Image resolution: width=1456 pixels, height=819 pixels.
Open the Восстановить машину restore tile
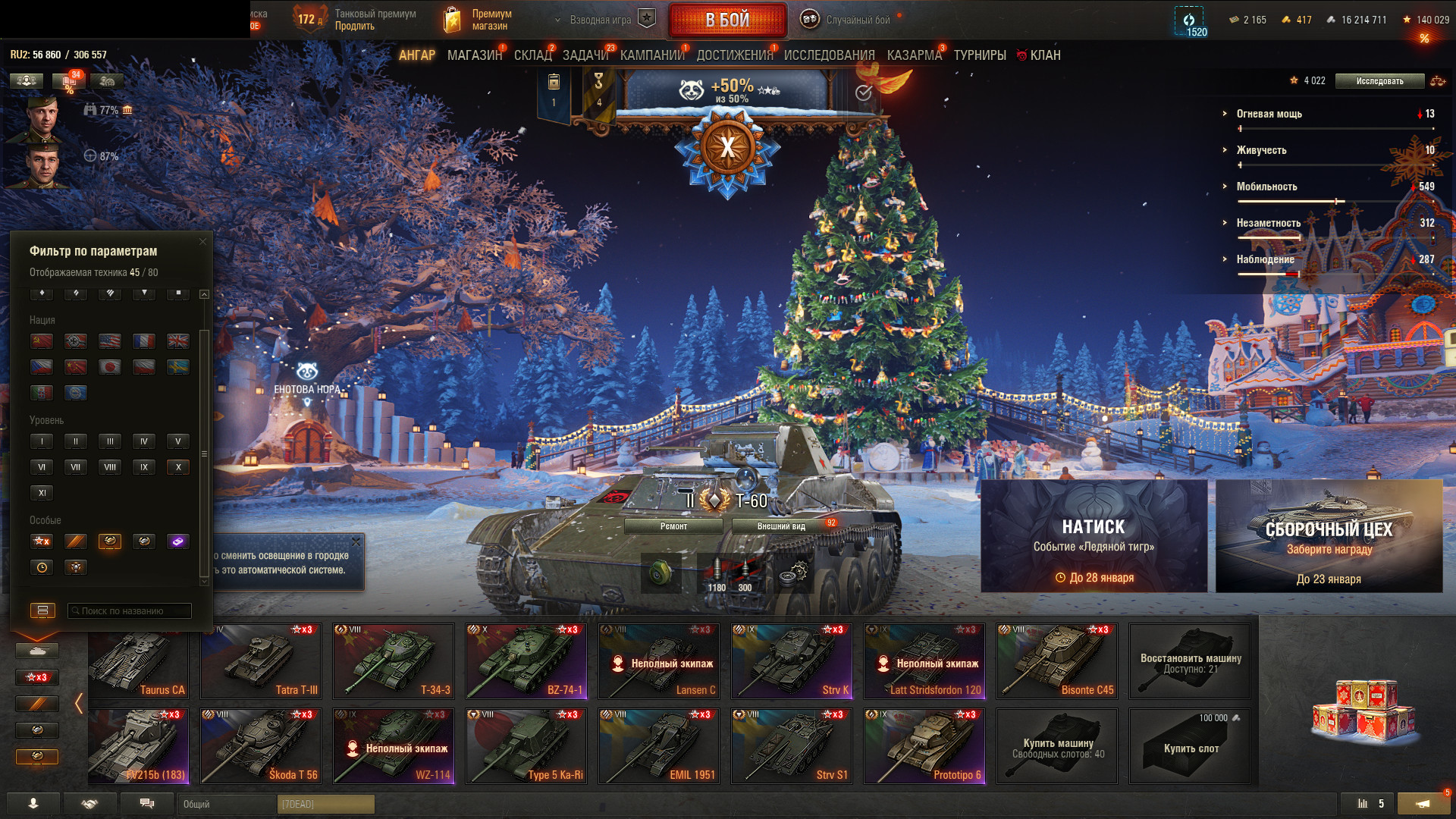1189,661
